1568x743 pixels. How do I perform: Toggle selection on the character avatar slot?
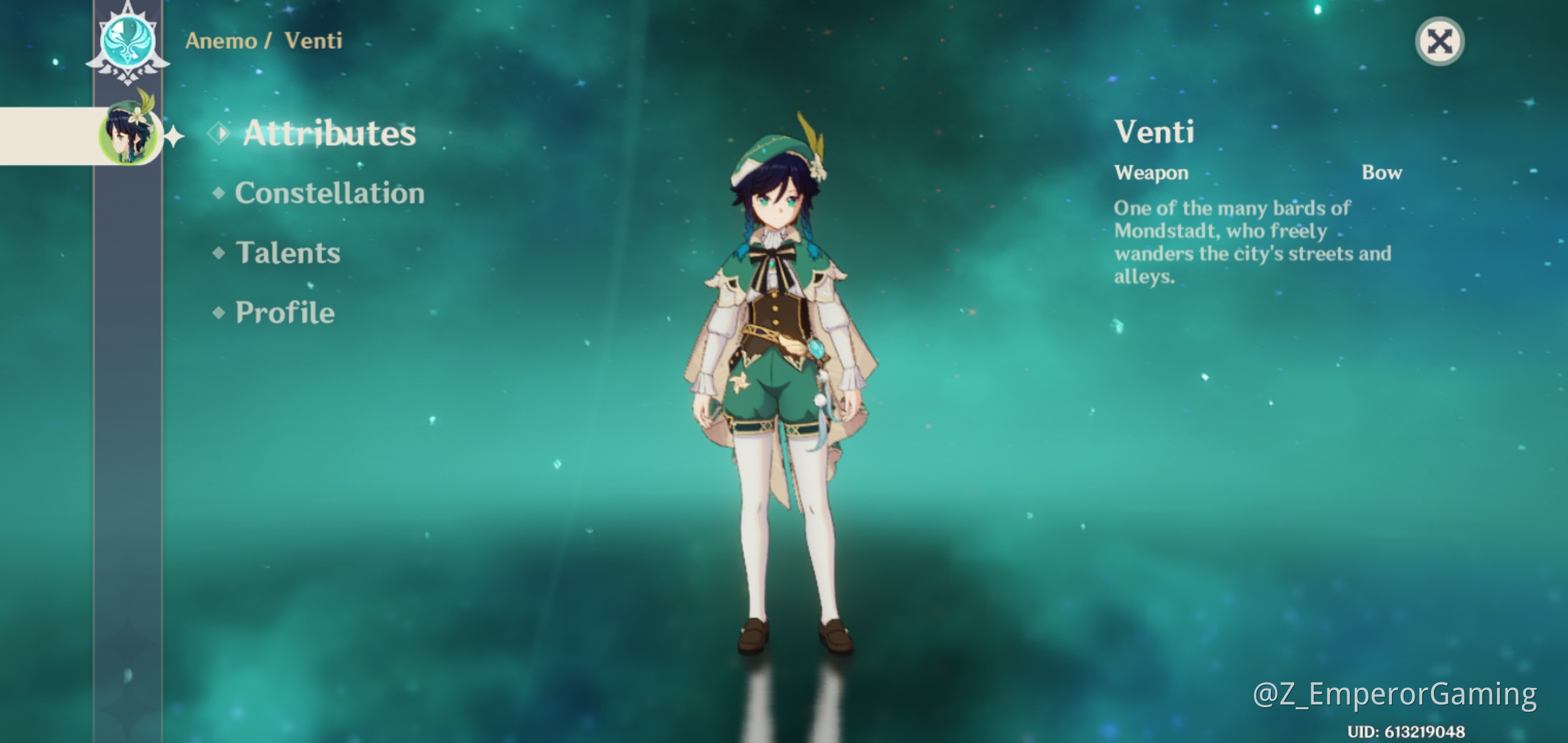pos(129,136)
